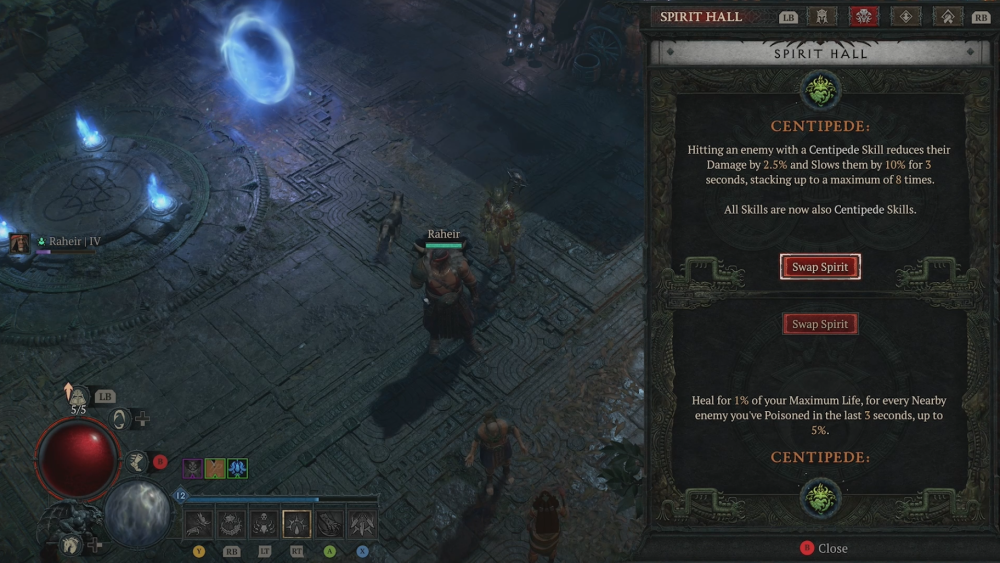Open the diamond arrow tab
This screenshot has width=1000, height=563.
click(x=906, y=17)
